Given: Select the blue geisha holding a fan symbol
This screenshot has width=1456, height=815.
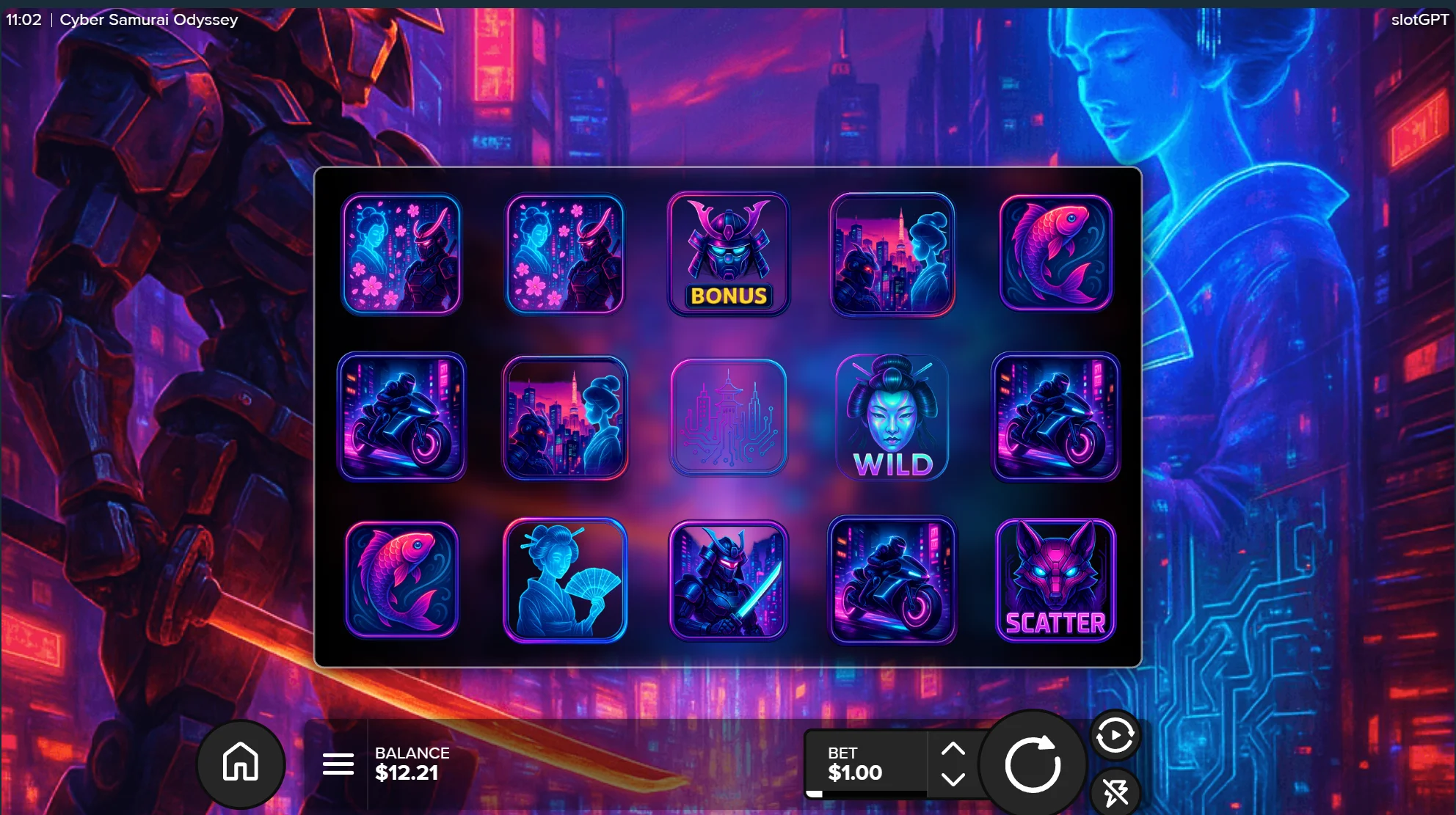Looking at the screenshot, I should coord(565,580).
